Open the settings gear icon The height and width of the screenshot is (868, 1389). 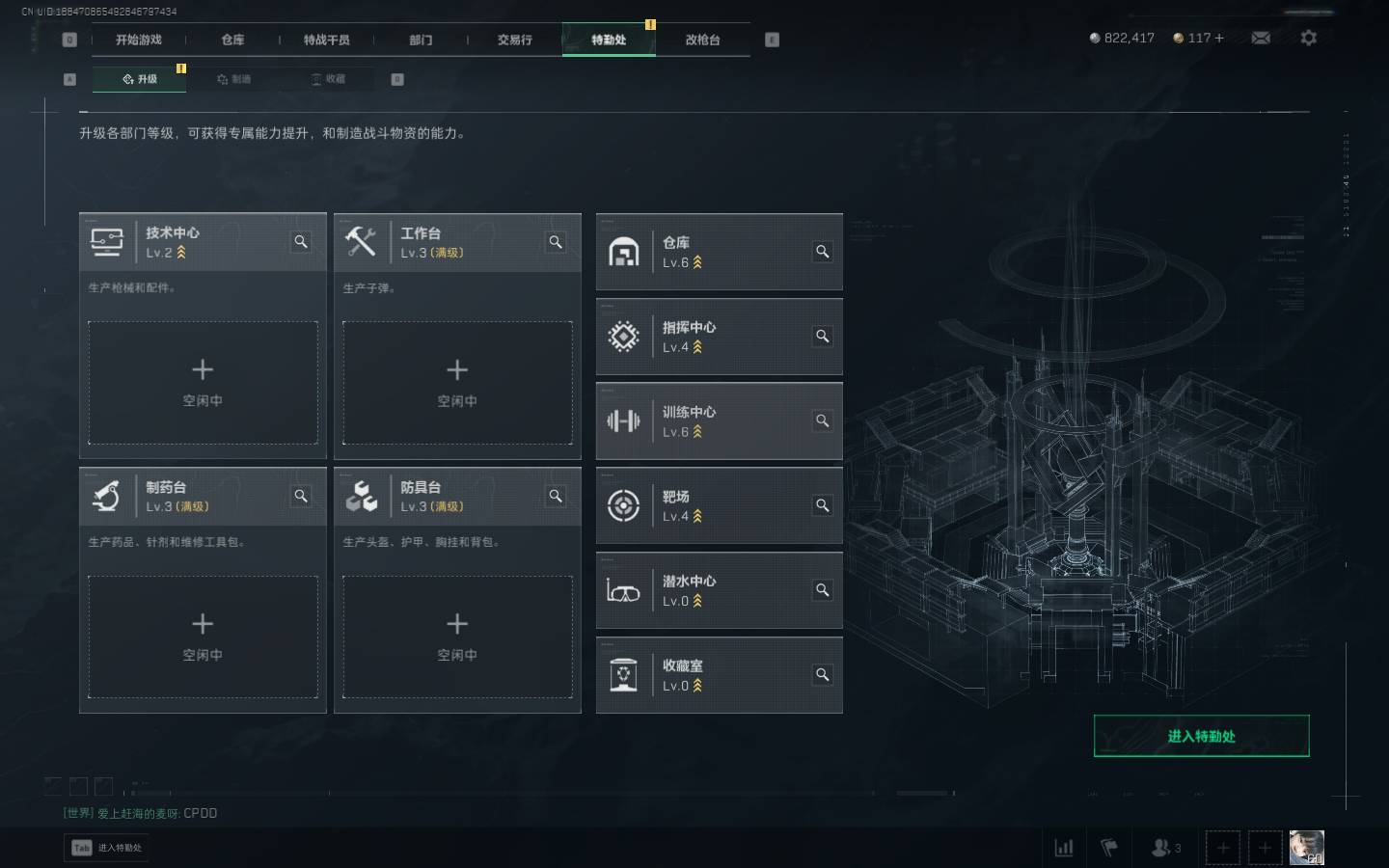click(1308, 38)
